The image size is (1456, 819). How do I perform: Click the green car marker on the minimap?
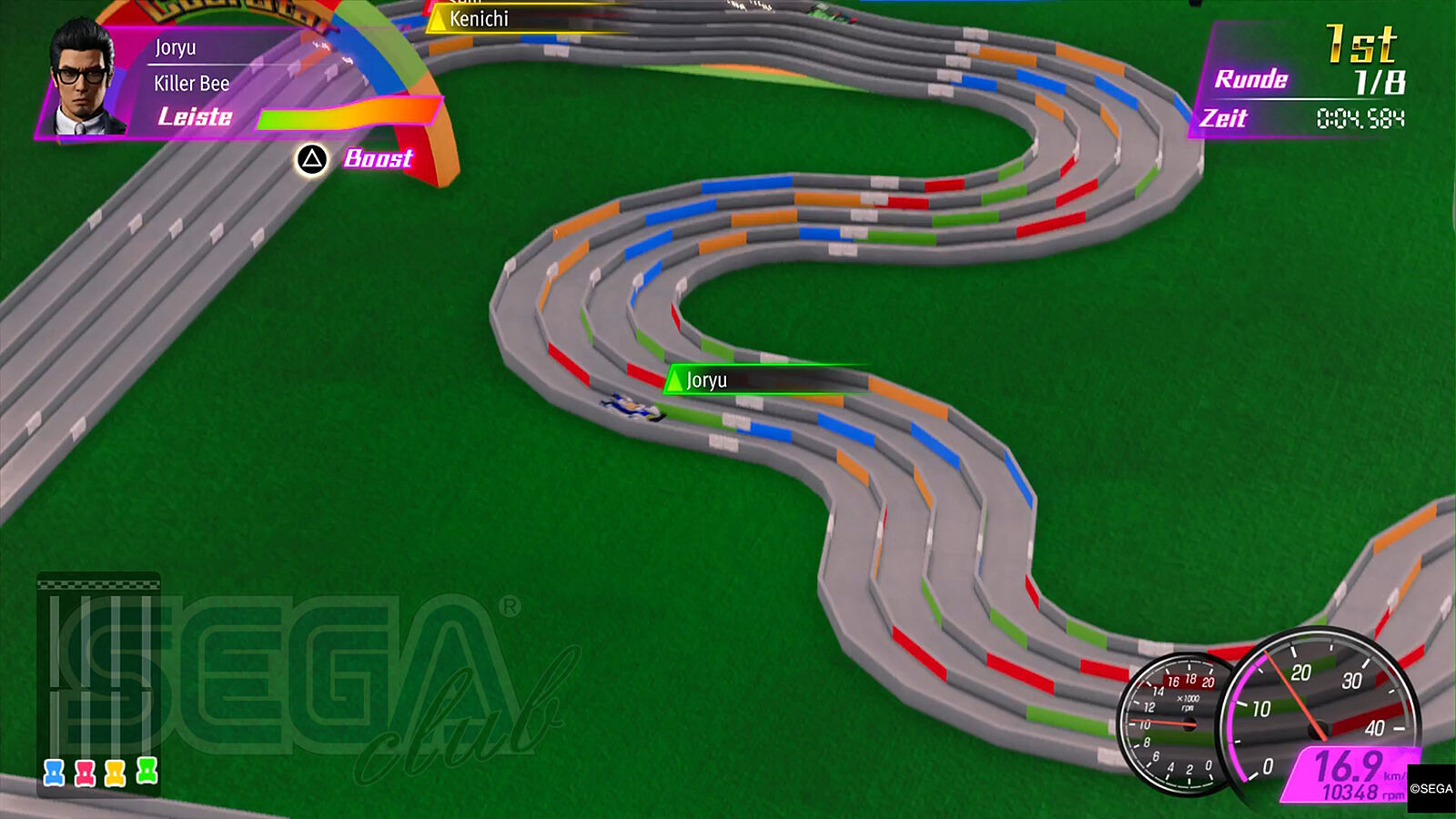pyautogui.click(x=147, y=771)
